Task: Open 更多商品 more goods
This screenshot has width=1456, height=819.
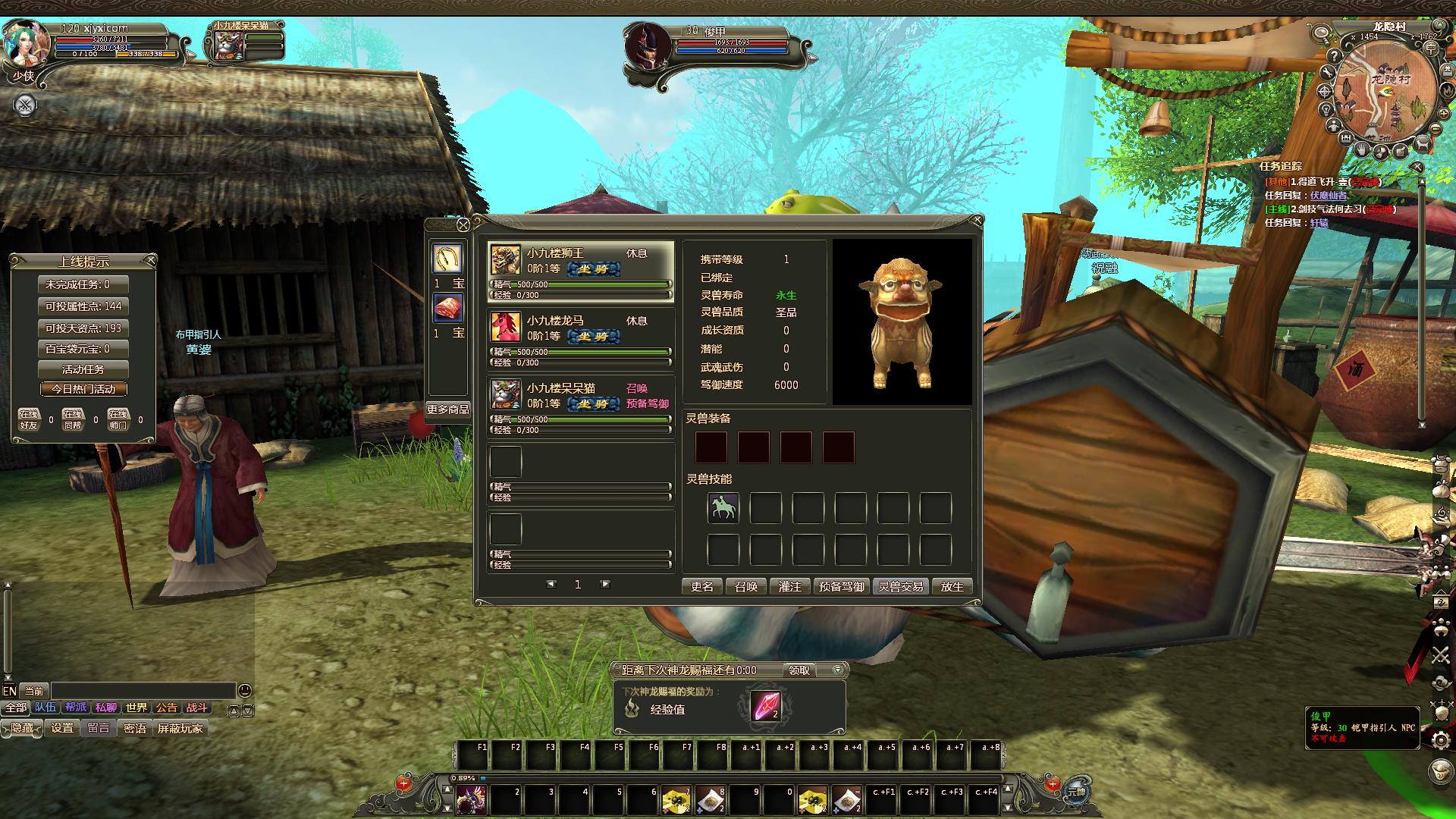Action: [x=447, y=409]
